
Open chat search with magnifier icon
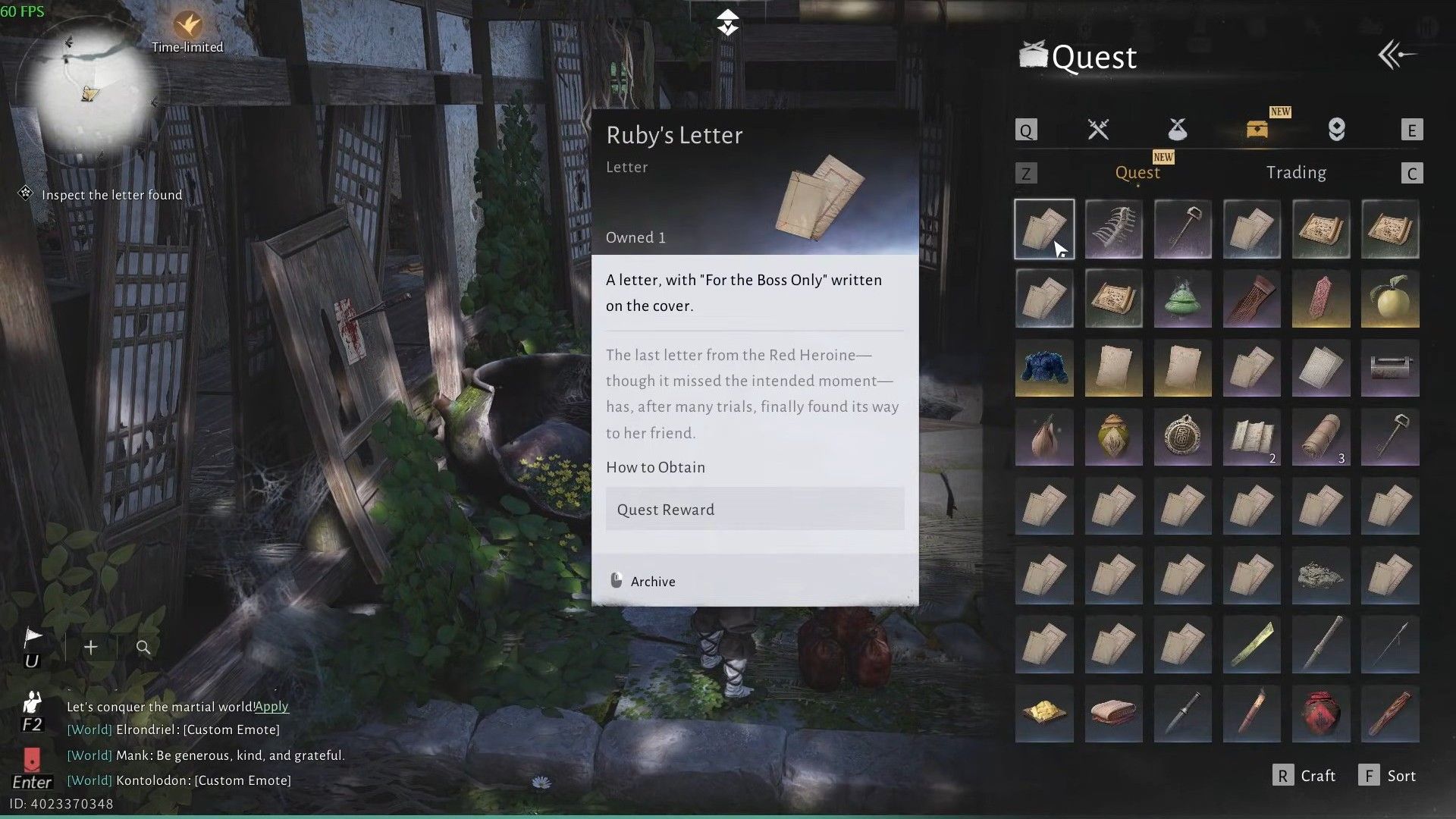143,648
